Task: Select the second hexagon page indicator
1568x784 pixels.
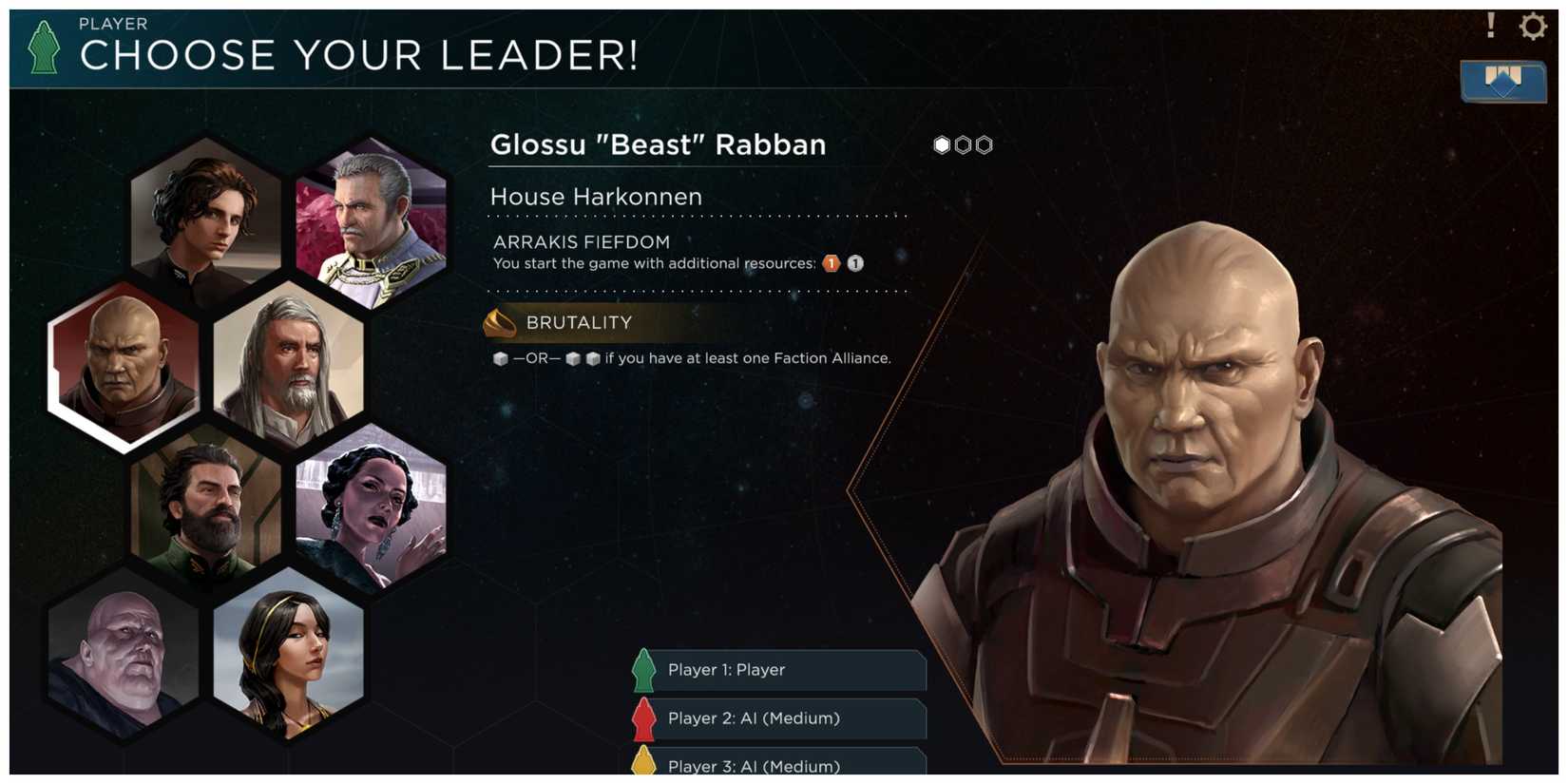Action: [962, 144]
